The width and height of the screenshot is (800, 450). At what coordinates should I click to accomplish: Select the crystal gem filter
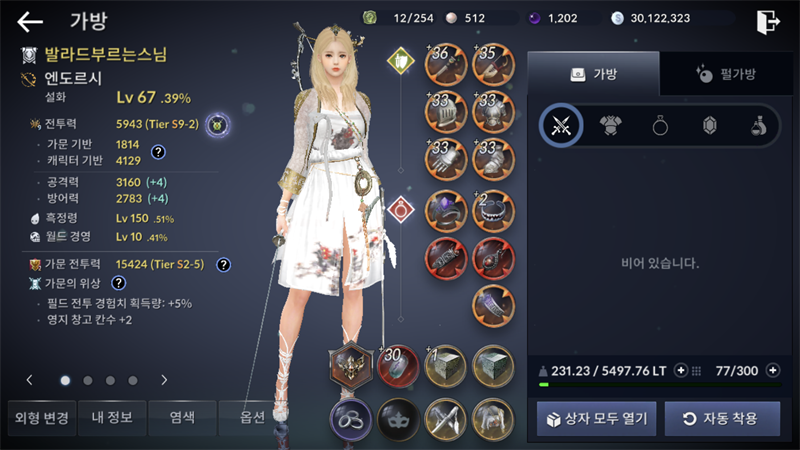coord(710,125)
